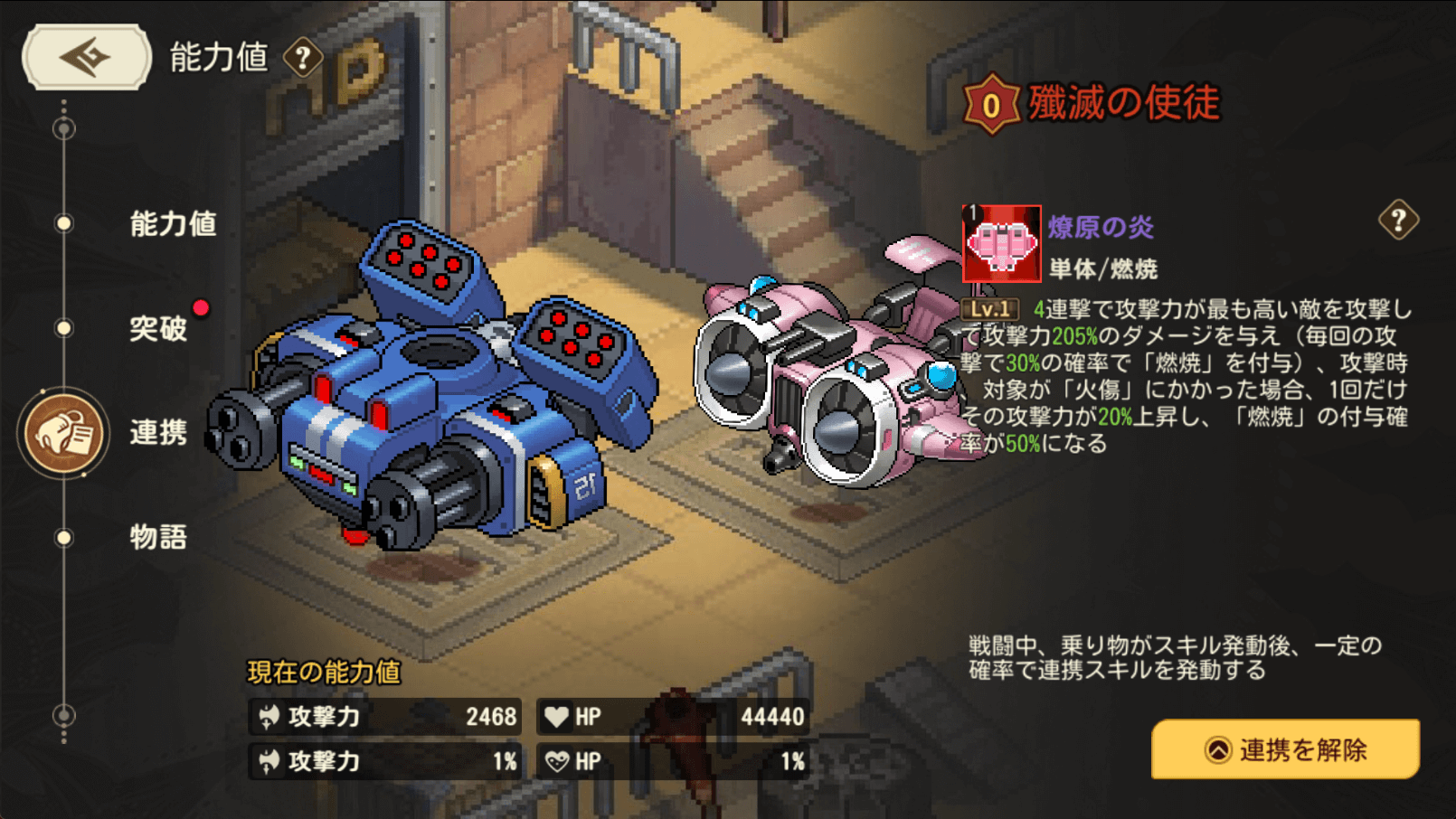Open the help icon beside 能力値 title

[x=303, y=59]
